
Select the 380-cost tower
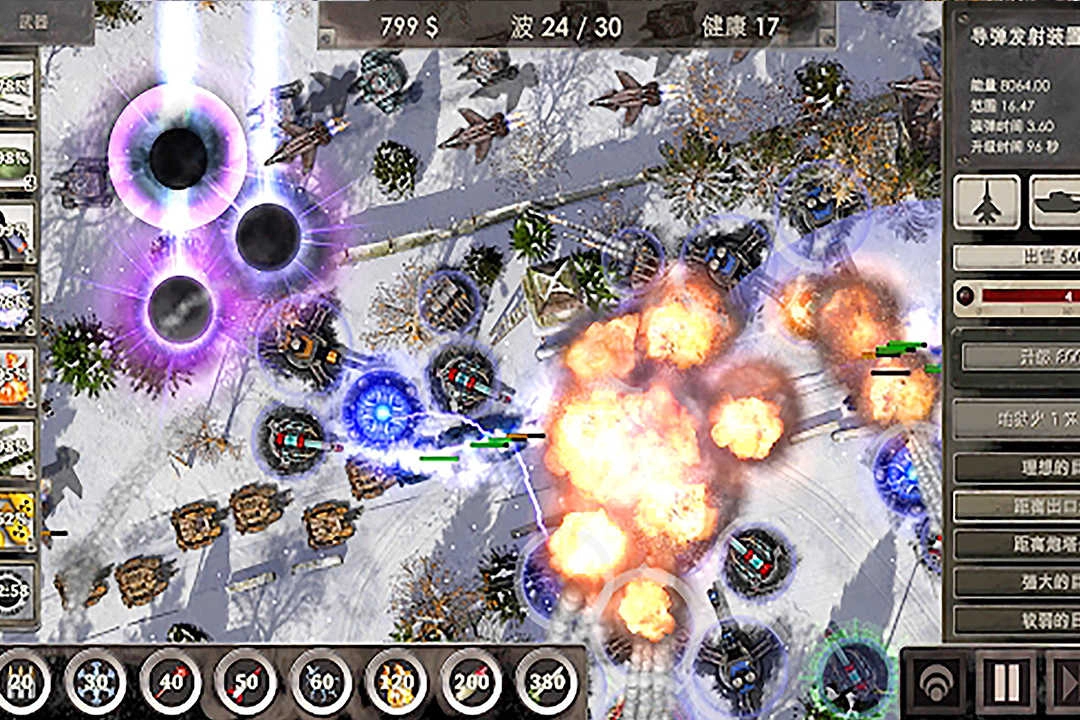tap(548, 684)
